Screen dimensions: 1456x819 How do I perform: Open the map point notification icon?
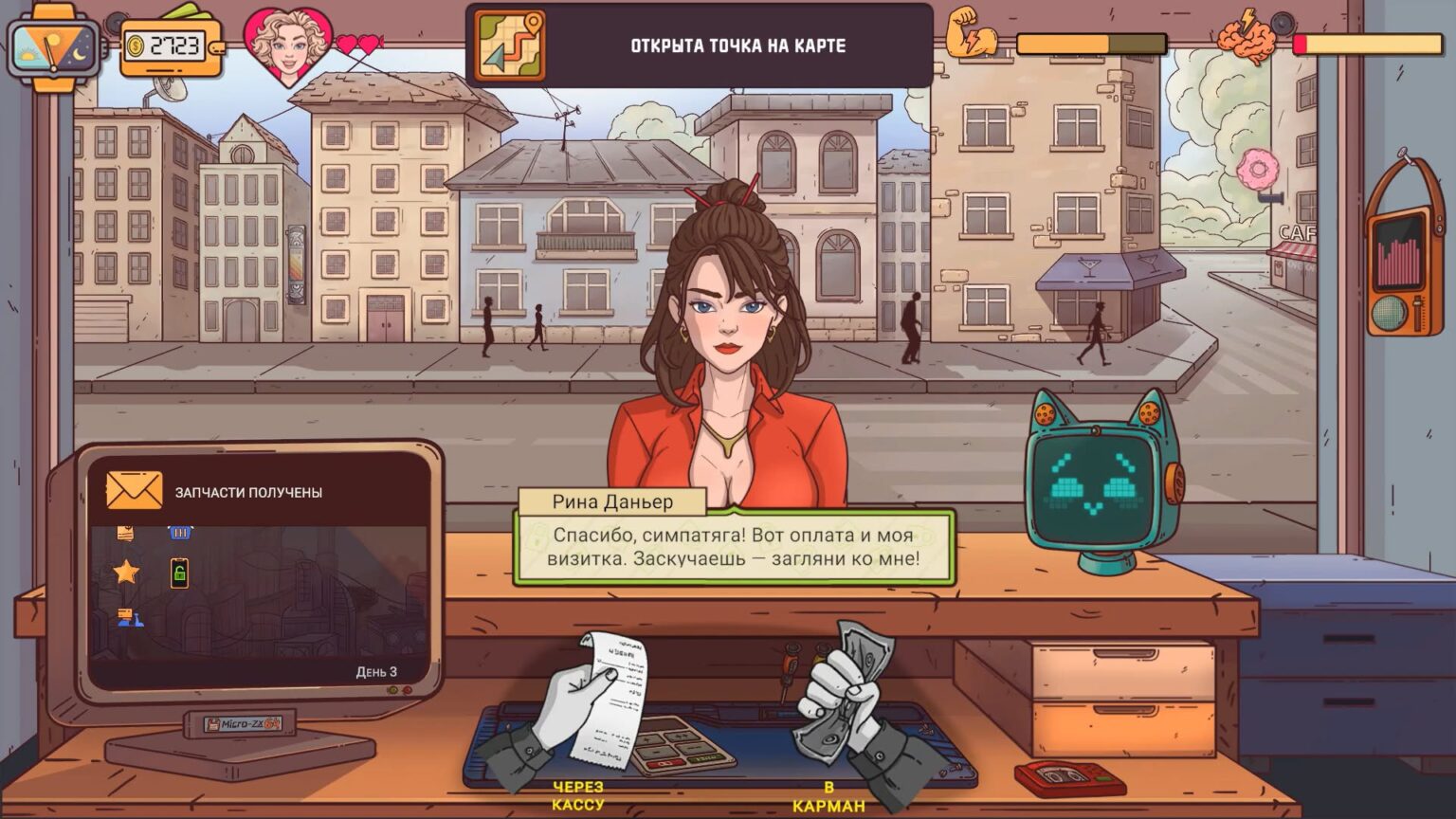pyautogui.click(x=509, y=45)
